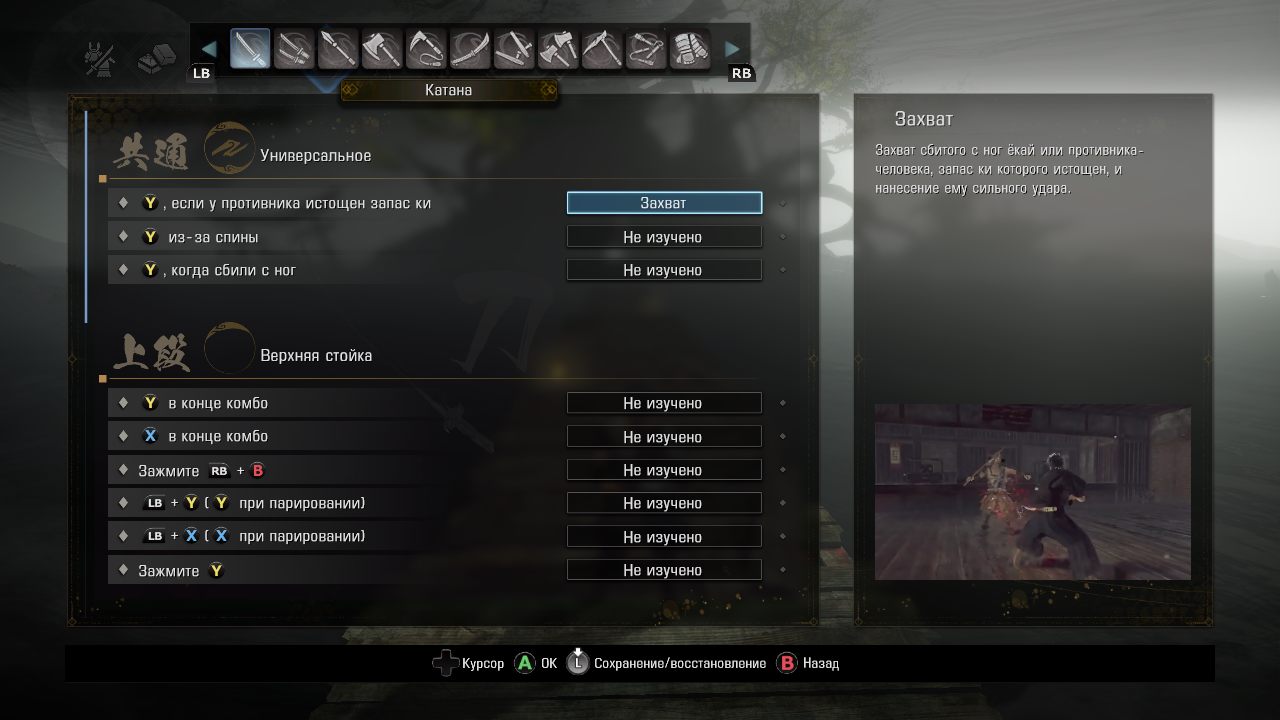Switch to the gauntlets fists tab
The image size is (1280, 720).
(x=690, y=48)
